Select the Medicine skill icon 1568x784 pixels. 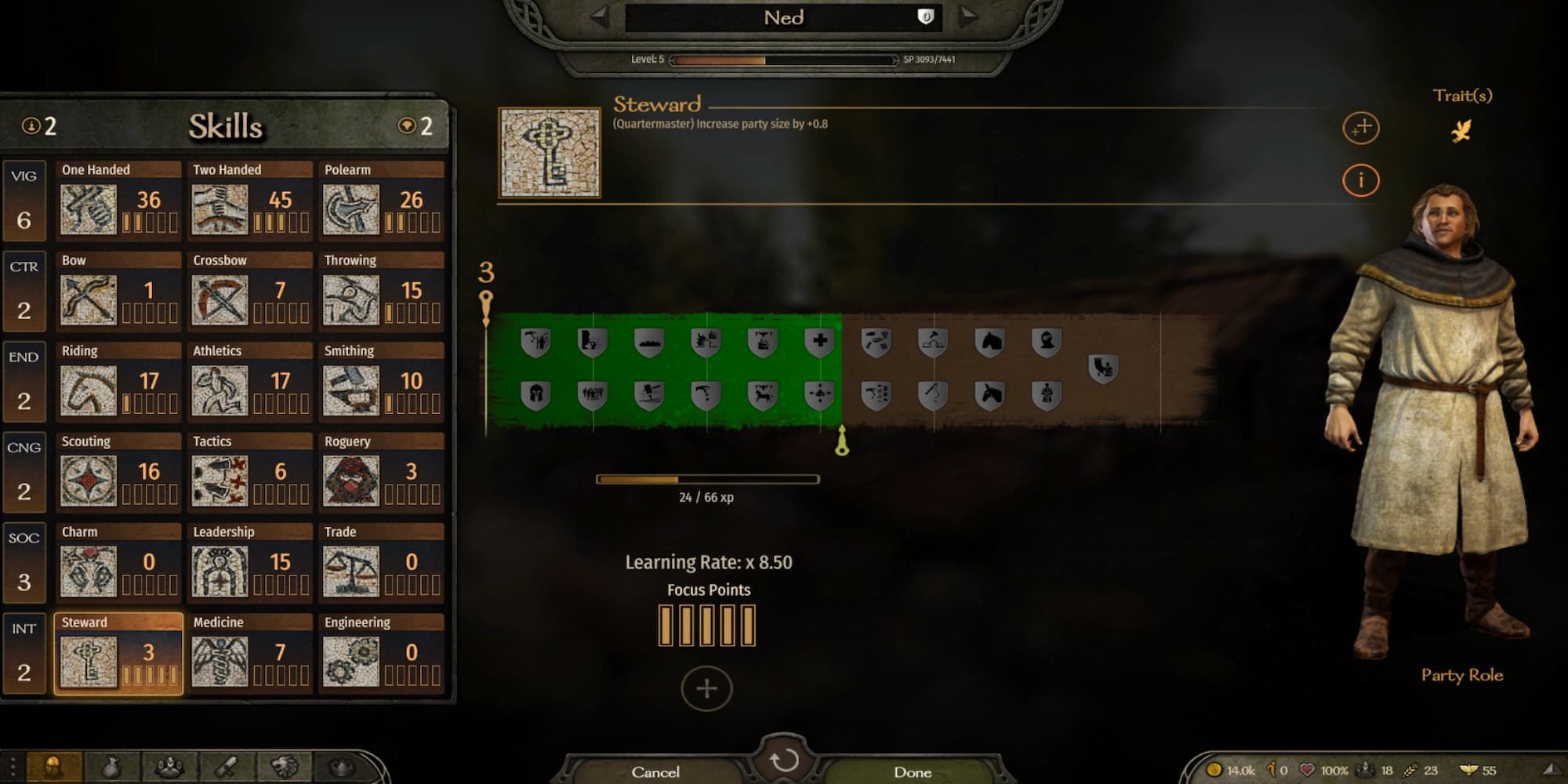220,661
